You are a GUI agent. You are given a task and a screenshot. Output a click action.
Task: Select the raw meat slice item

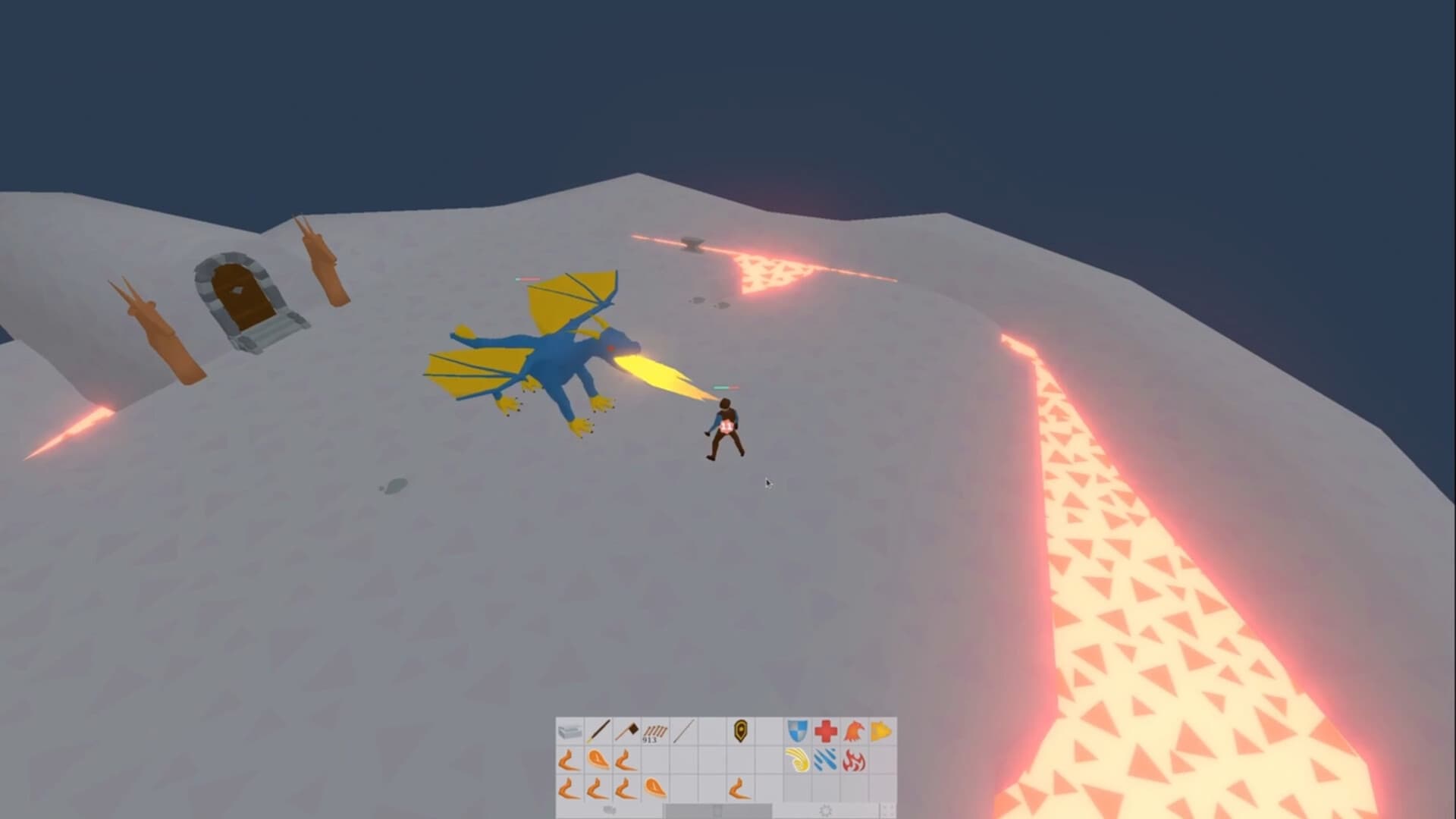(x=598, y=760)
